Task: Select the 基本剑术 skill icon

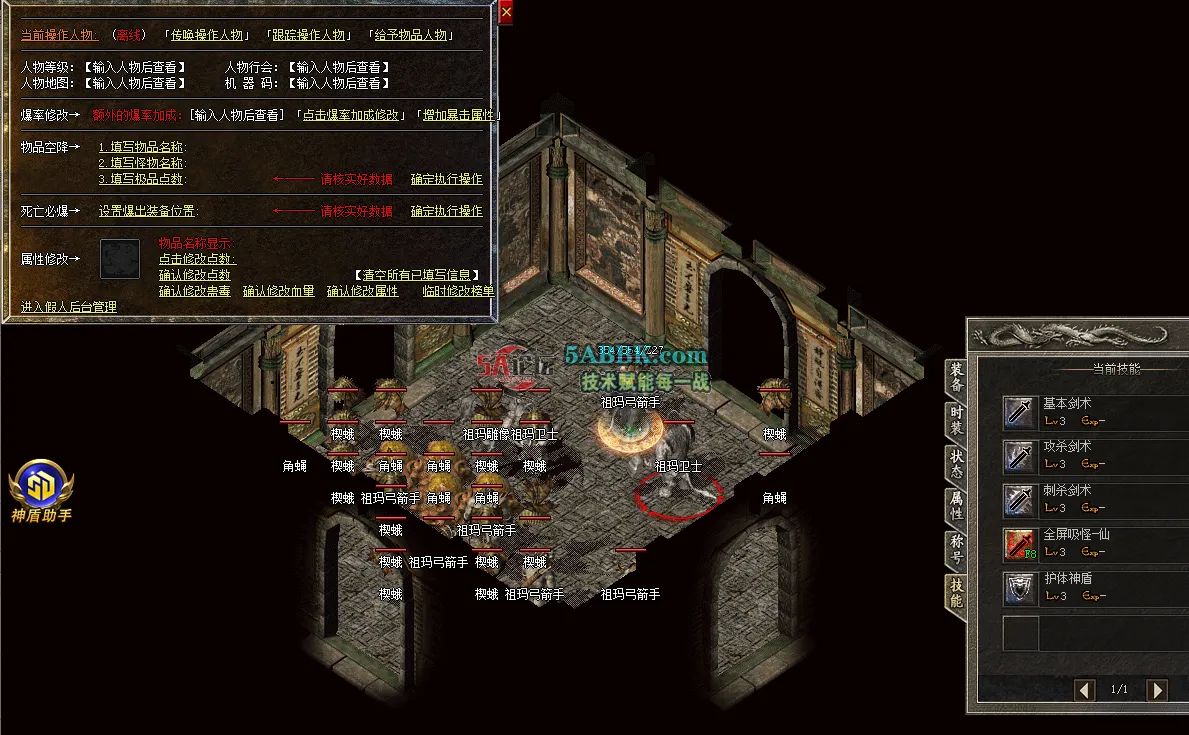Action: (1020, 412)
